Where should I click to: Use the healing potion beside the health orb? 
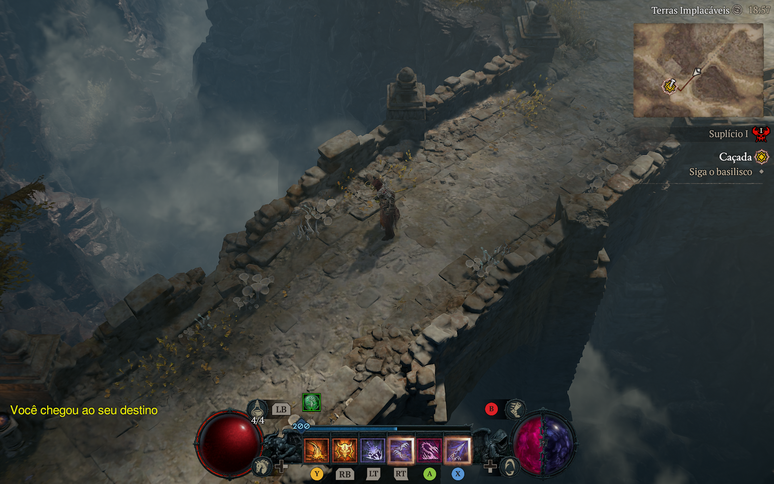click(x=258, y=409)
